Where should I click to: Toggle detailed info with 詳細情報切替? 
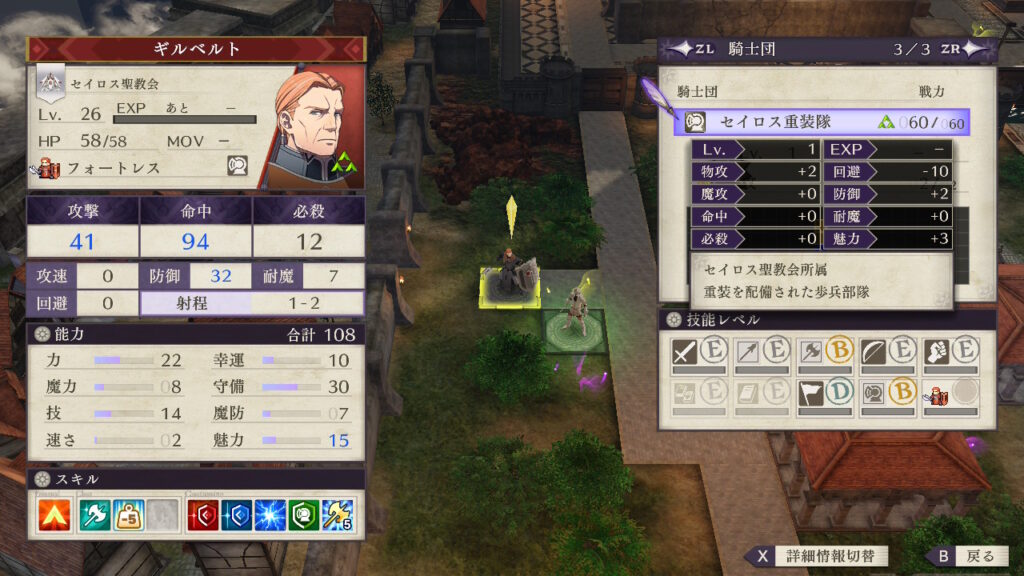[x=815, y=556]
